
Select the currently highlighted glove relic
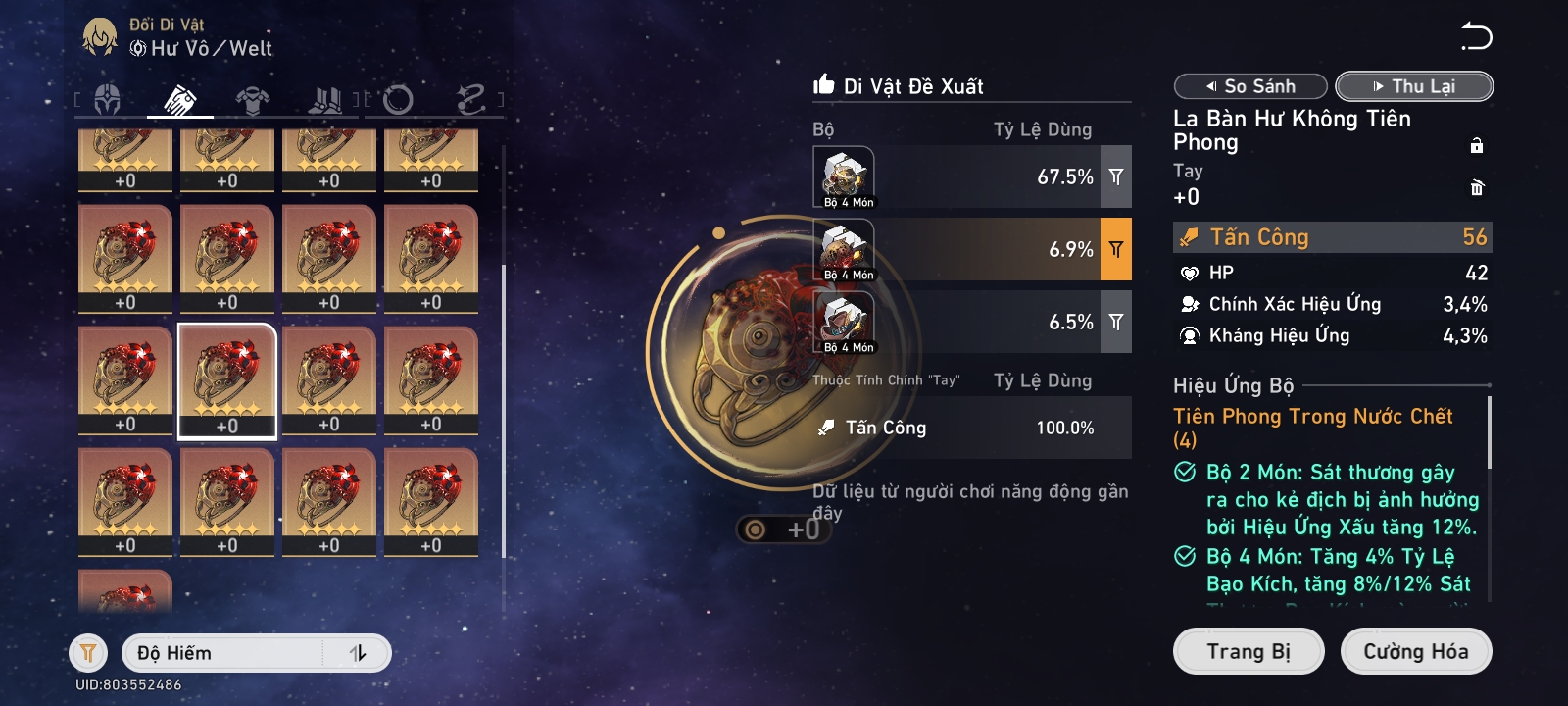227,379
